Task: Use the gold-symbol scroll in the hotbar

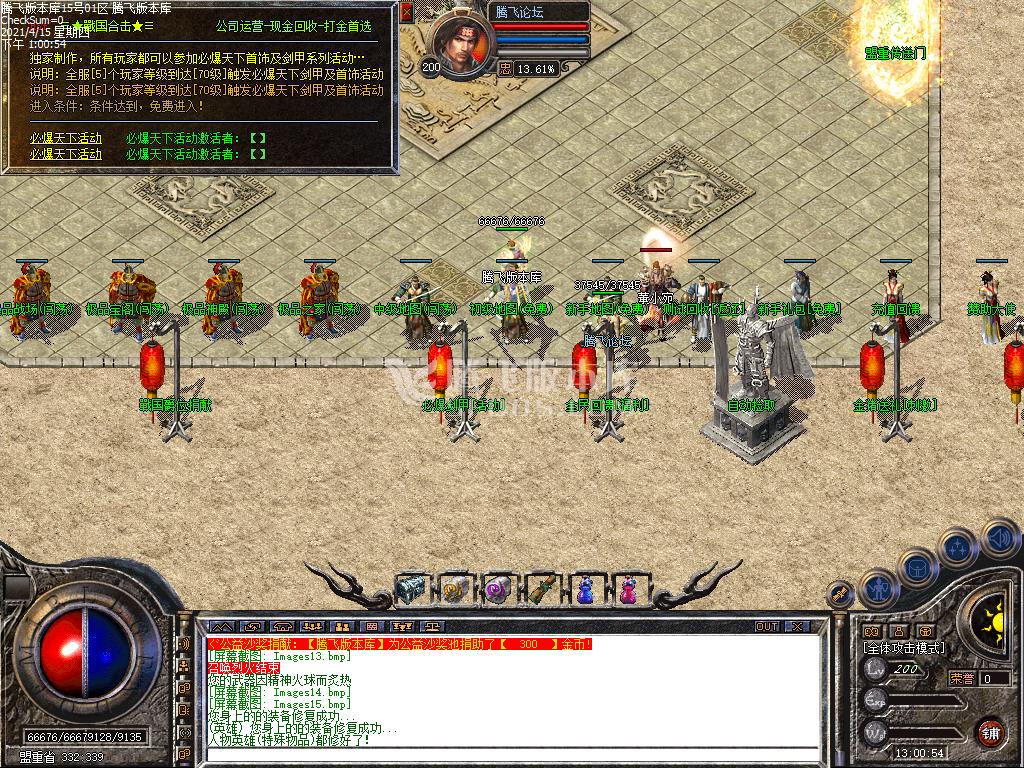Action: pos(455,590)
